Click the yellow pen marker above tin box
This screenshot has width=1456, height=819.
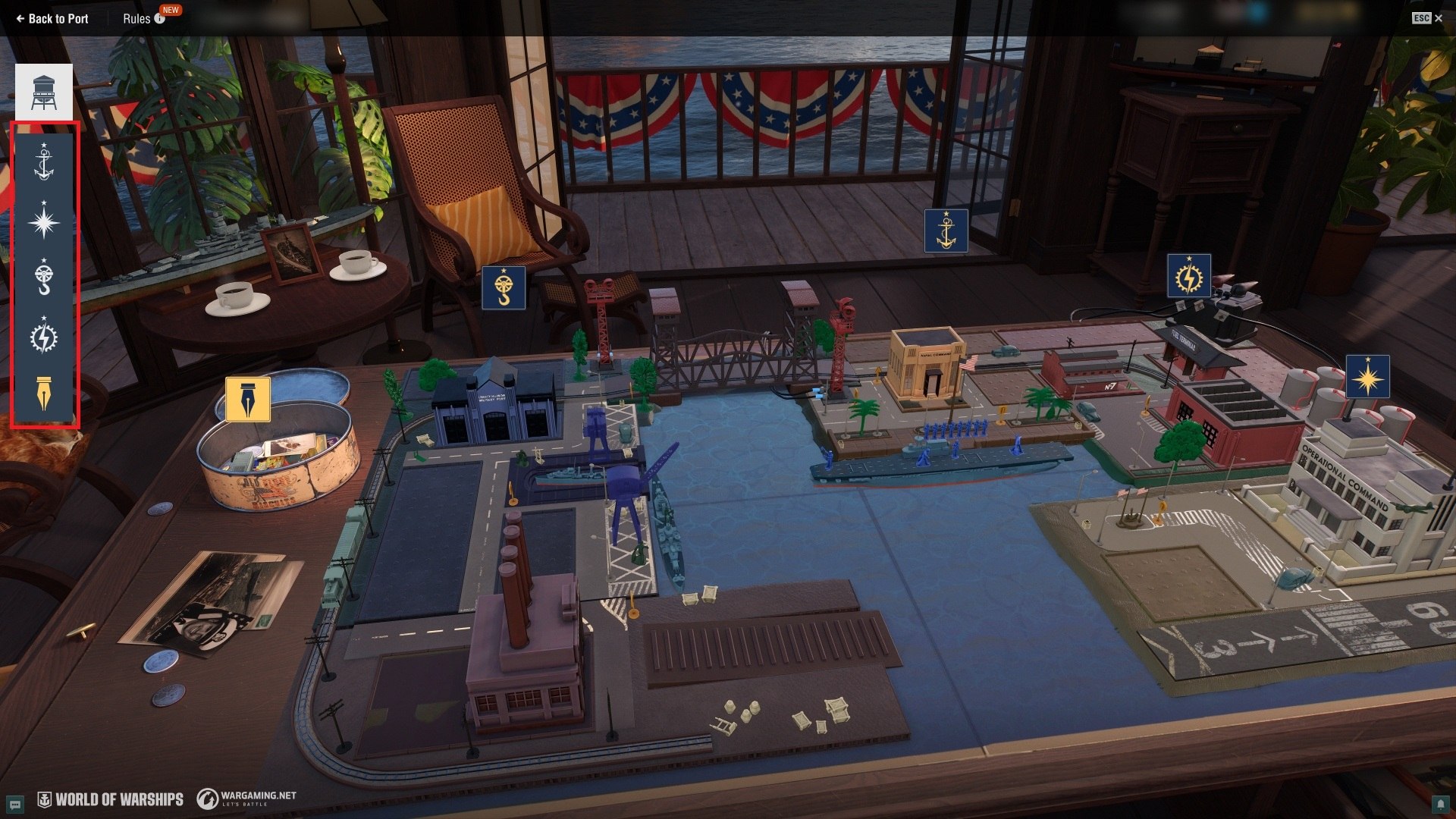coord(248,400)
